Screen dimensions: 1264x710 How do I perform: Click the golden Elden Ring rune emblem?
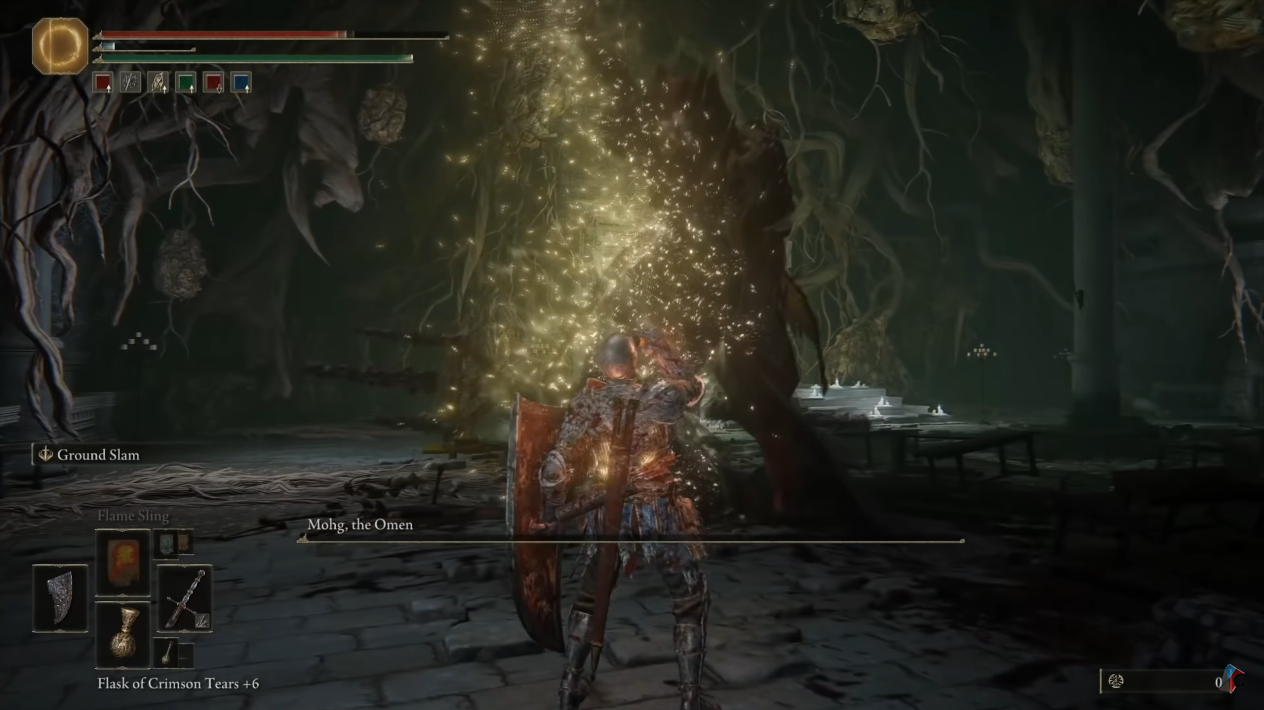tap(60, 46)
